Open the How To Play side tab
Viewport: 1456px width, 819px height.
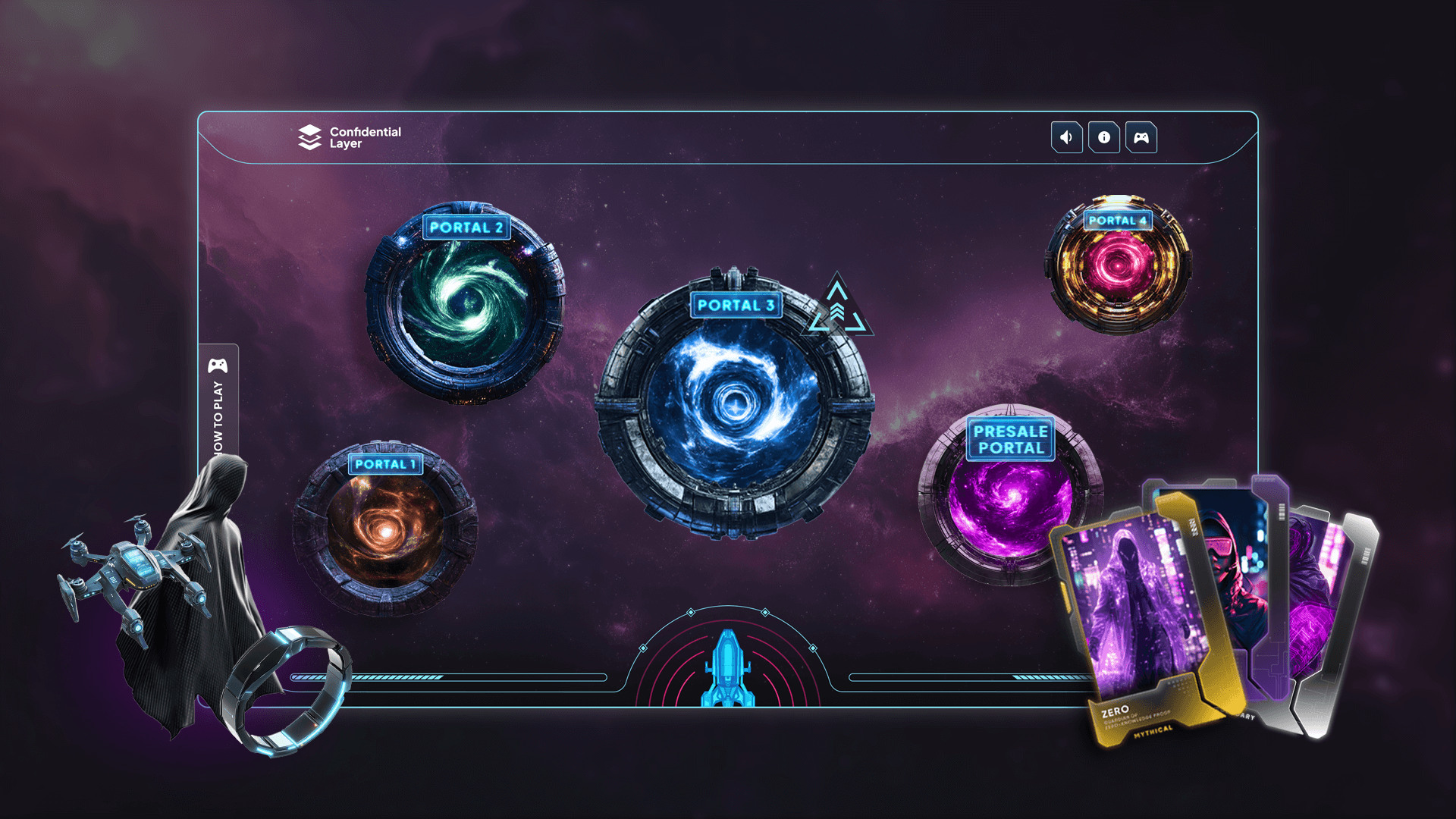point(218,402)
